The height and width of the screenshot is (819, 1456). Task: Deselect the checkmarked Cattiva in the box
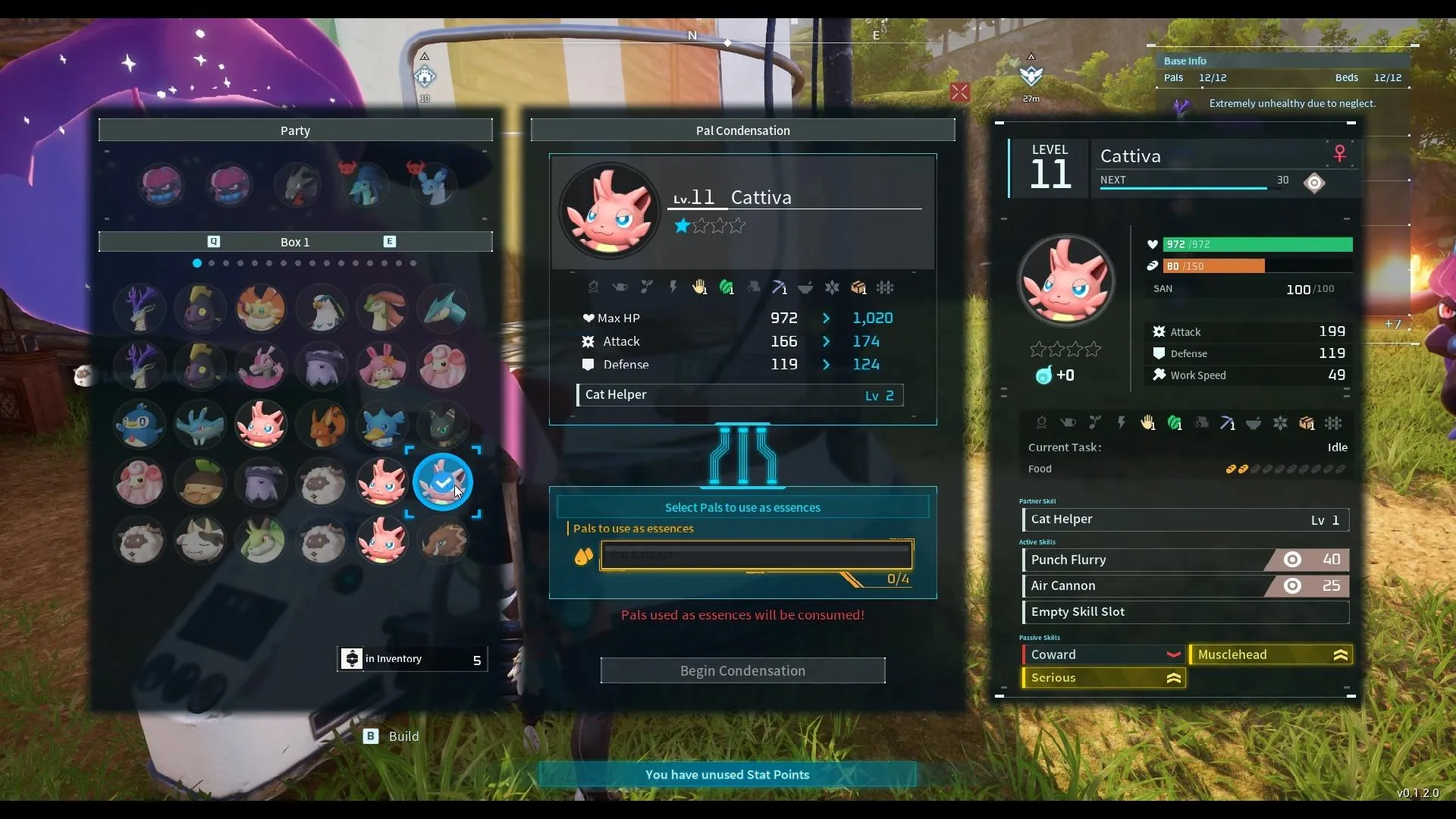(443, 482)
